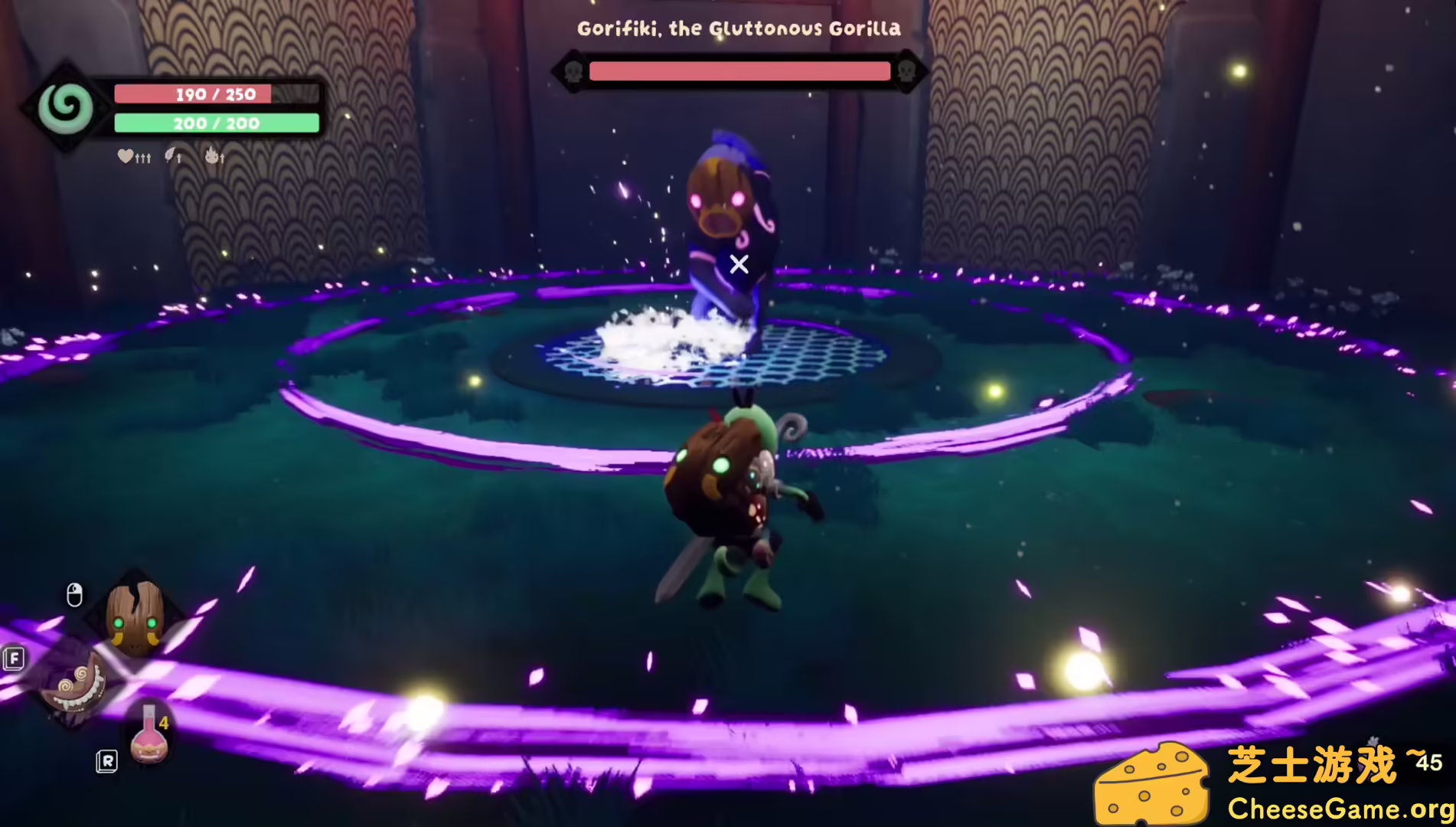Select the green spiral player emblem
The width and height of the screenshot is (1456, 827).
click(x=65, y=107)
